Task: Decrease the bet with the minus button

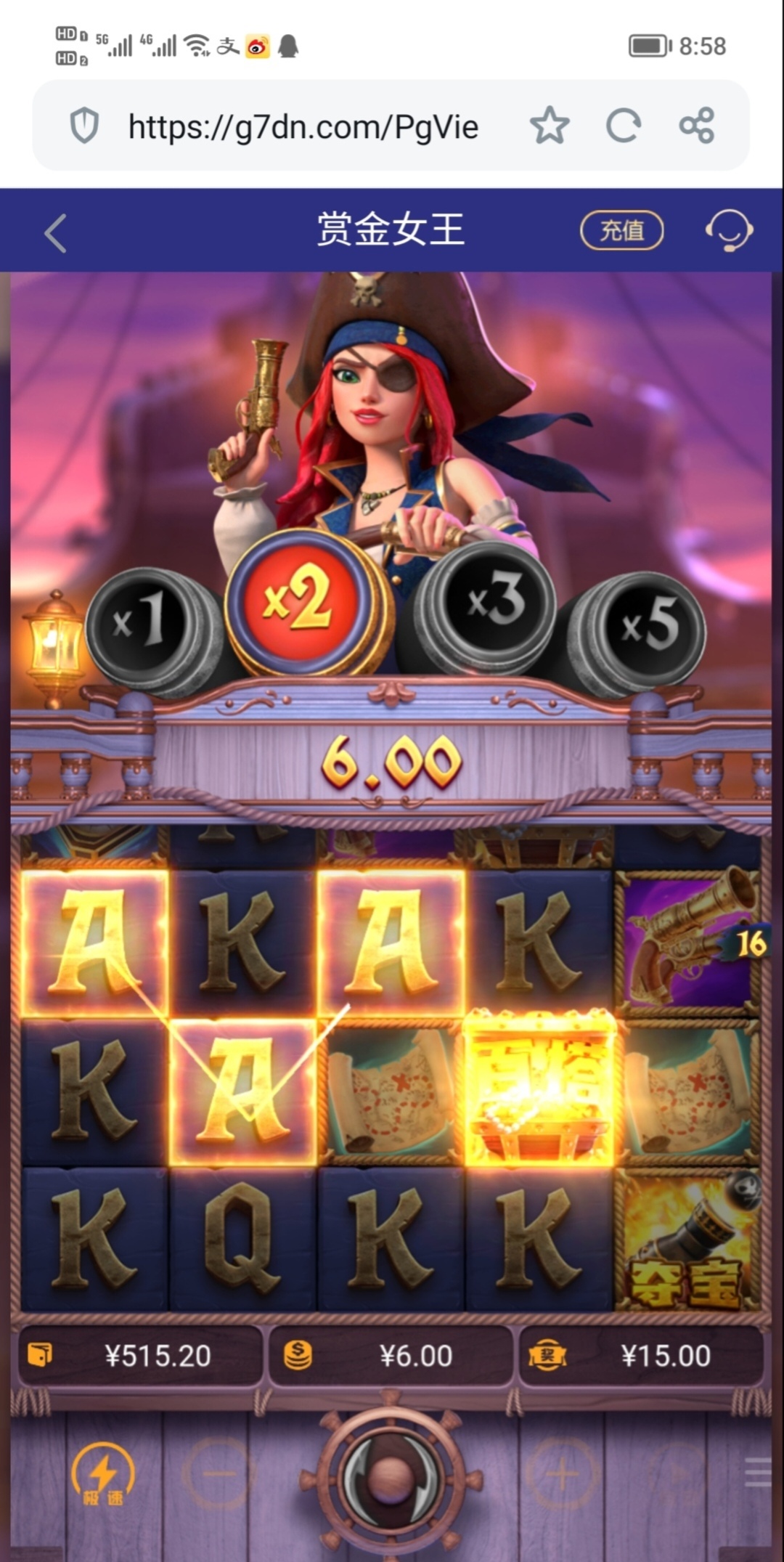Action: coord(219,1473)
